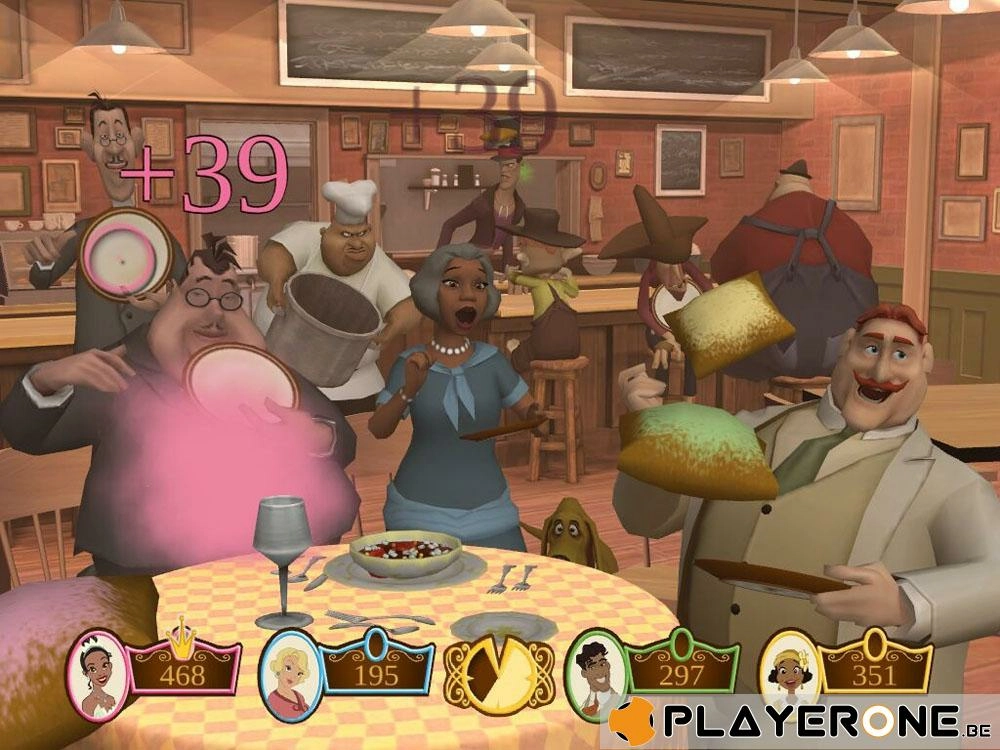Click the blonde Charlotte player portrait
This screenshot has height=750, width=1000.
(290, 668)
